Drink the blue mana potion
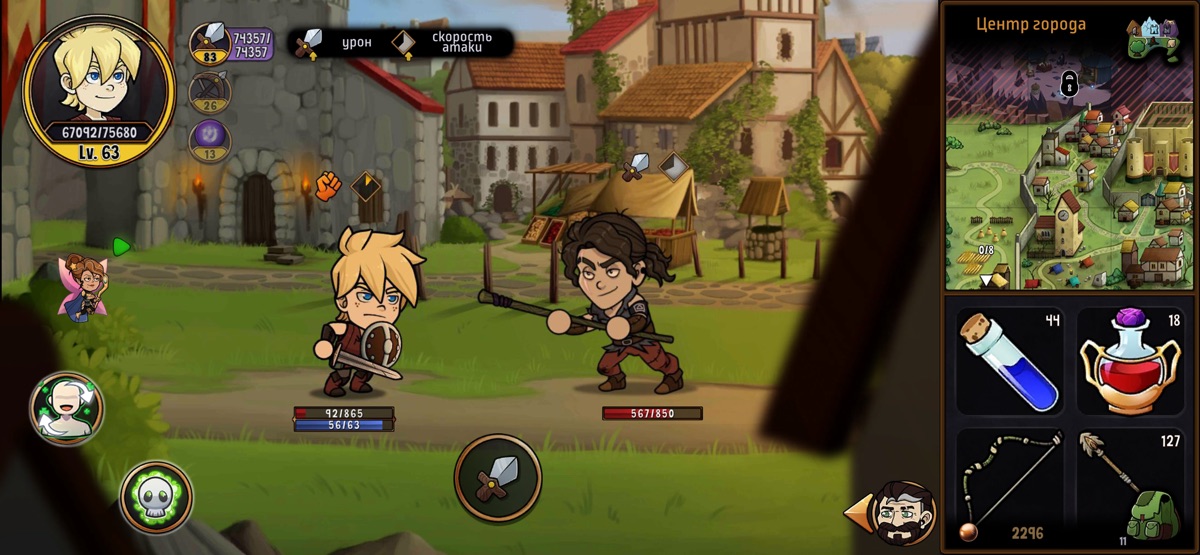Viewport: 1200px width, 555px height. 1010,361
